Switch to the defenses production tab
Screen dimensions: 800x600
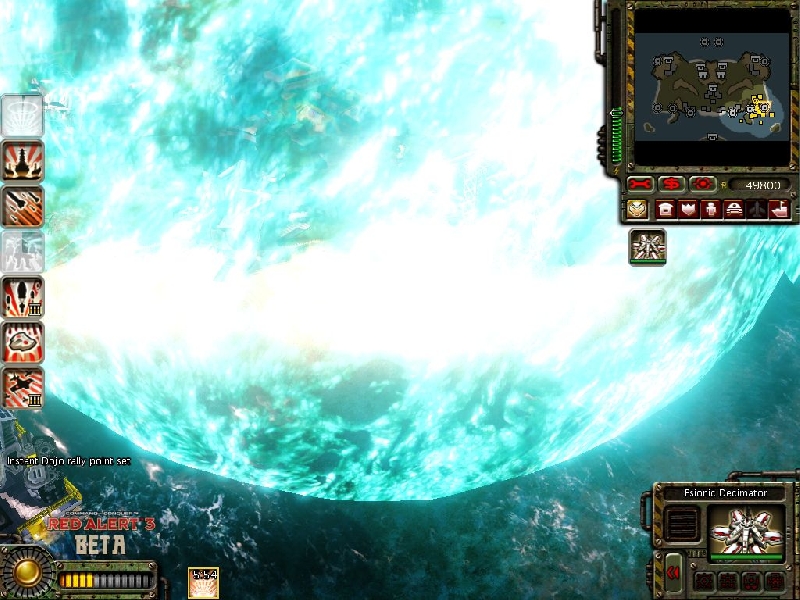click(688, 209)
